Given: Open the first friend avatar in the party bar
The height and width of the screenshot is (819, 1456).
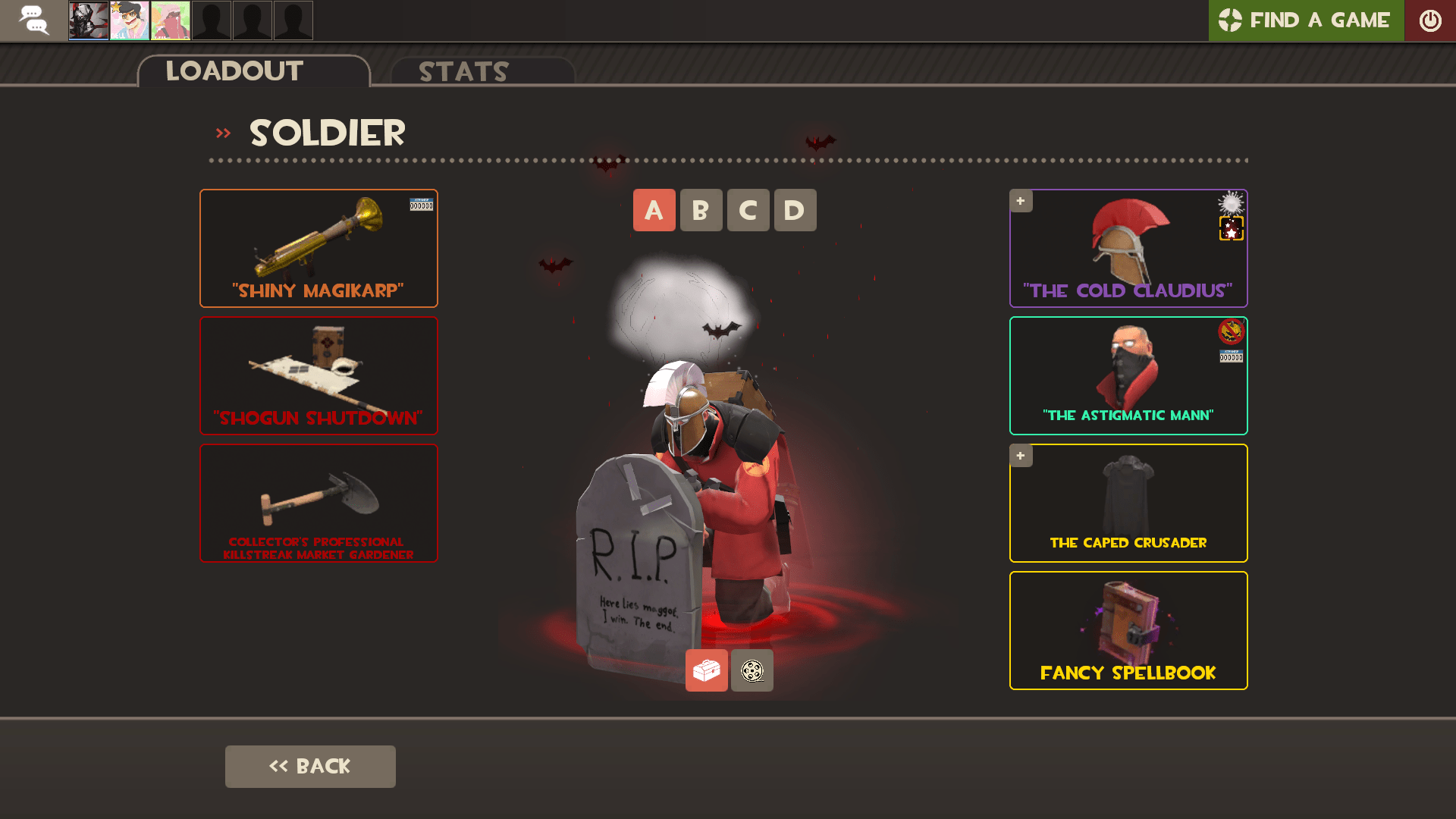Looking at the screenshot, I should (x=89, y=20).
